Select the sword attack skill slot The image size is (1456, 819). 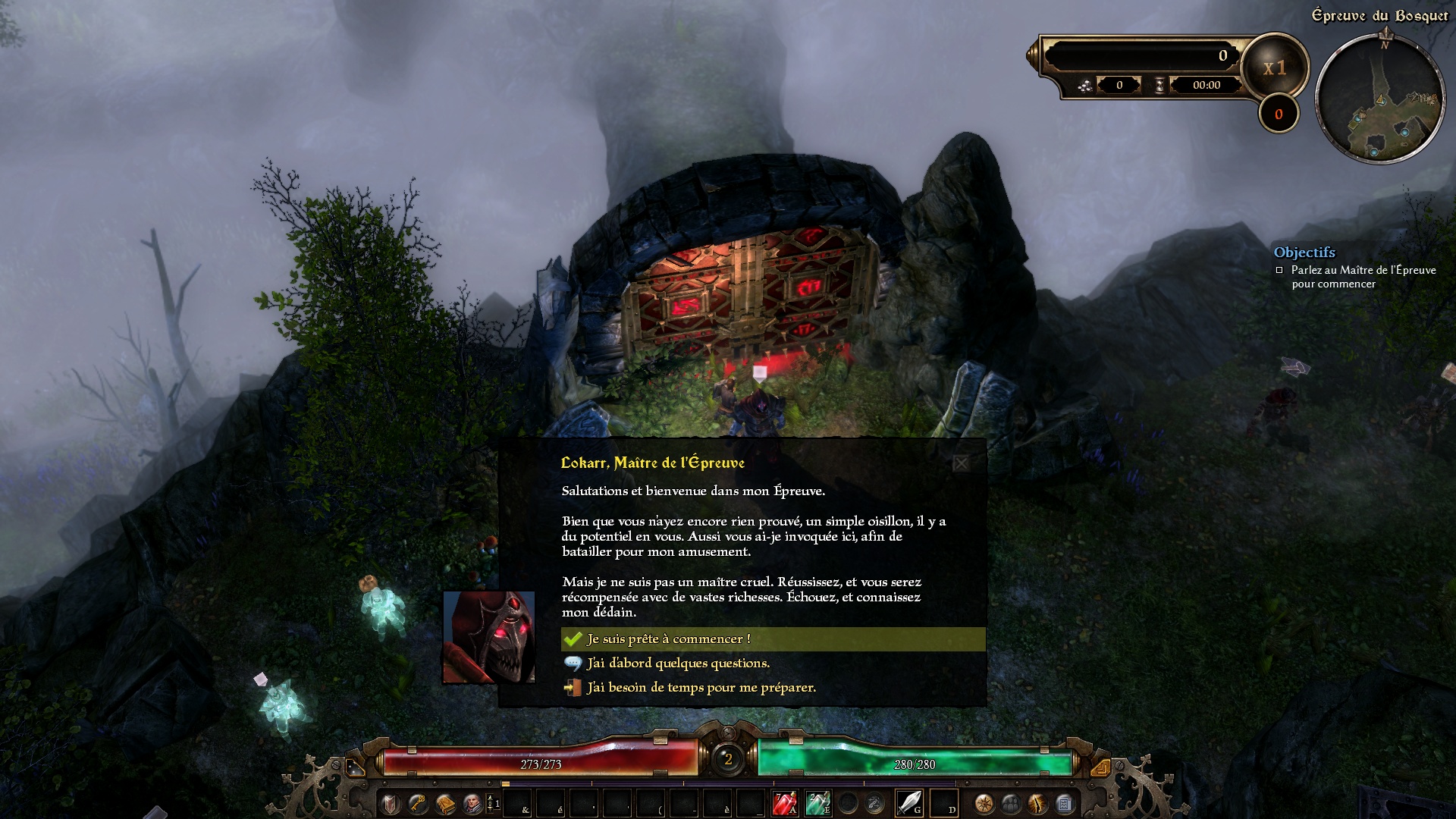[x=908, y=803]
